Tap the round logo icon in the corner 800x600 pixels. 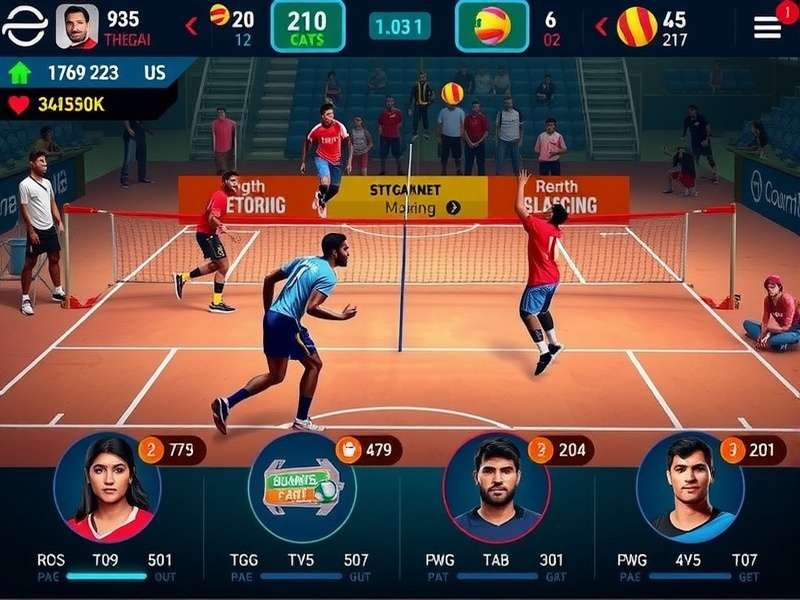pyautogui.click(x=25, y=26)
